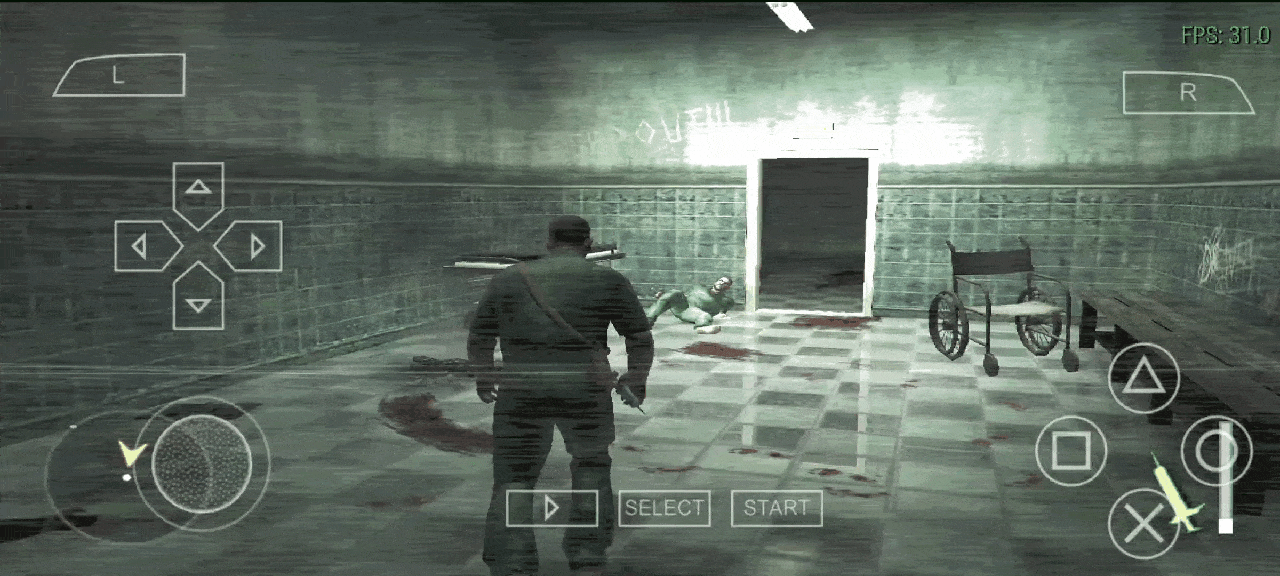Image resolution: width=1280 pixels, height=576 pixels.
Task: Tap the R shoulder button
Action: point(1188,93)
